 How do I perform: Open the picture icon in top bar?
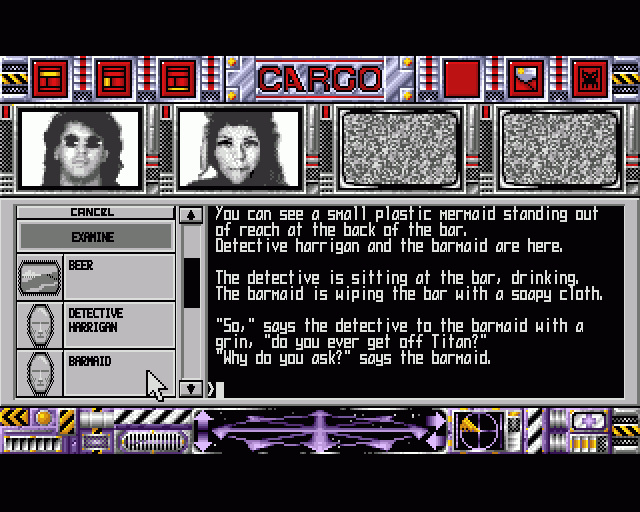526,78
